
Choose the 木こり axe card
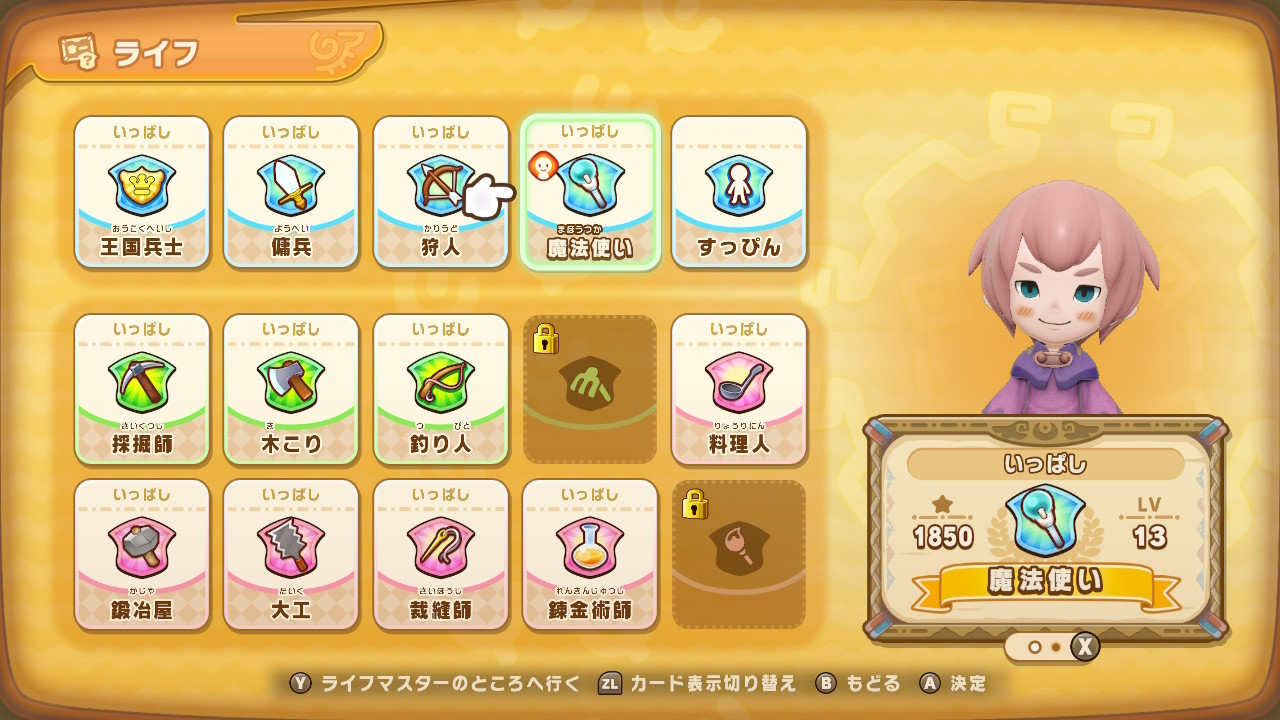pos(291,389)
